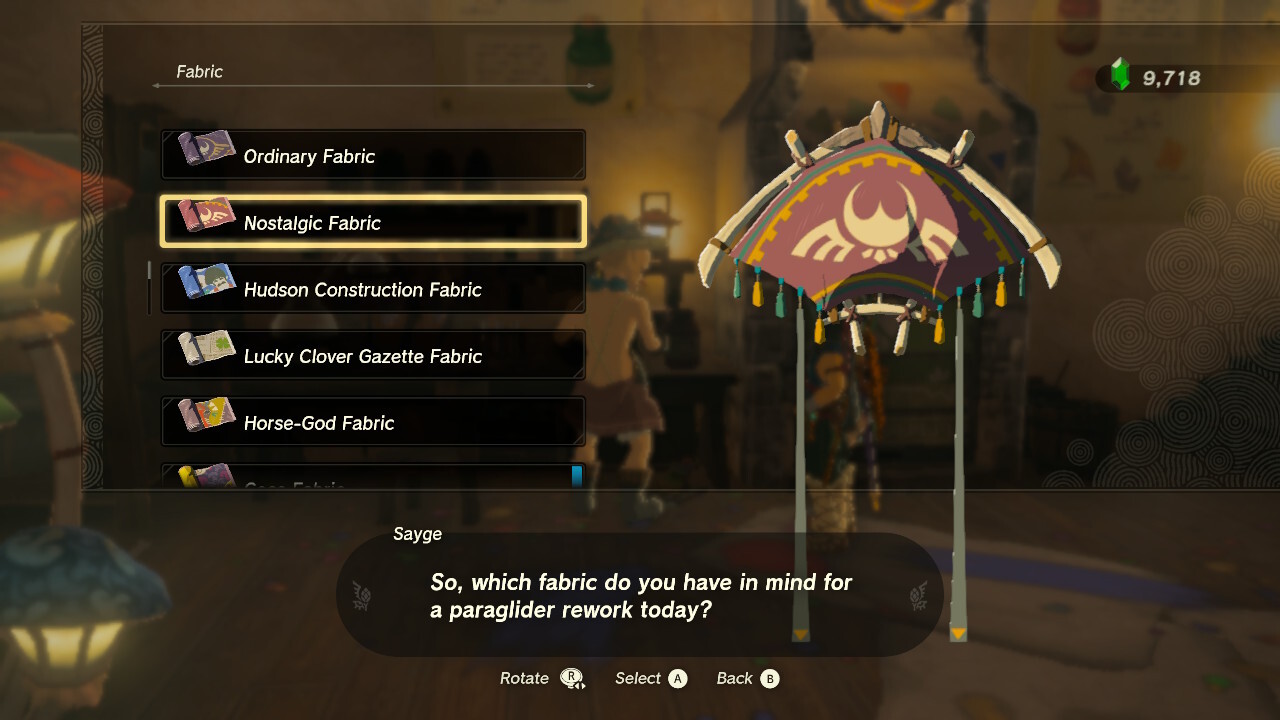Click the Nostalgic Fabric scroll icon
This screenshot has height=720, width=1280.
[204, 222]
